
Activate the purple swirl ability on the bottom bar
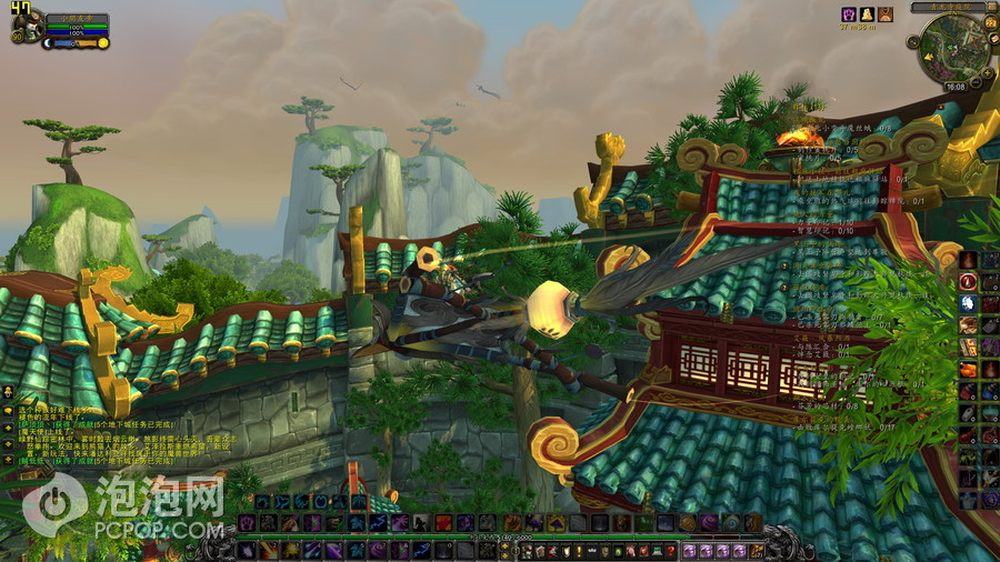708,523
